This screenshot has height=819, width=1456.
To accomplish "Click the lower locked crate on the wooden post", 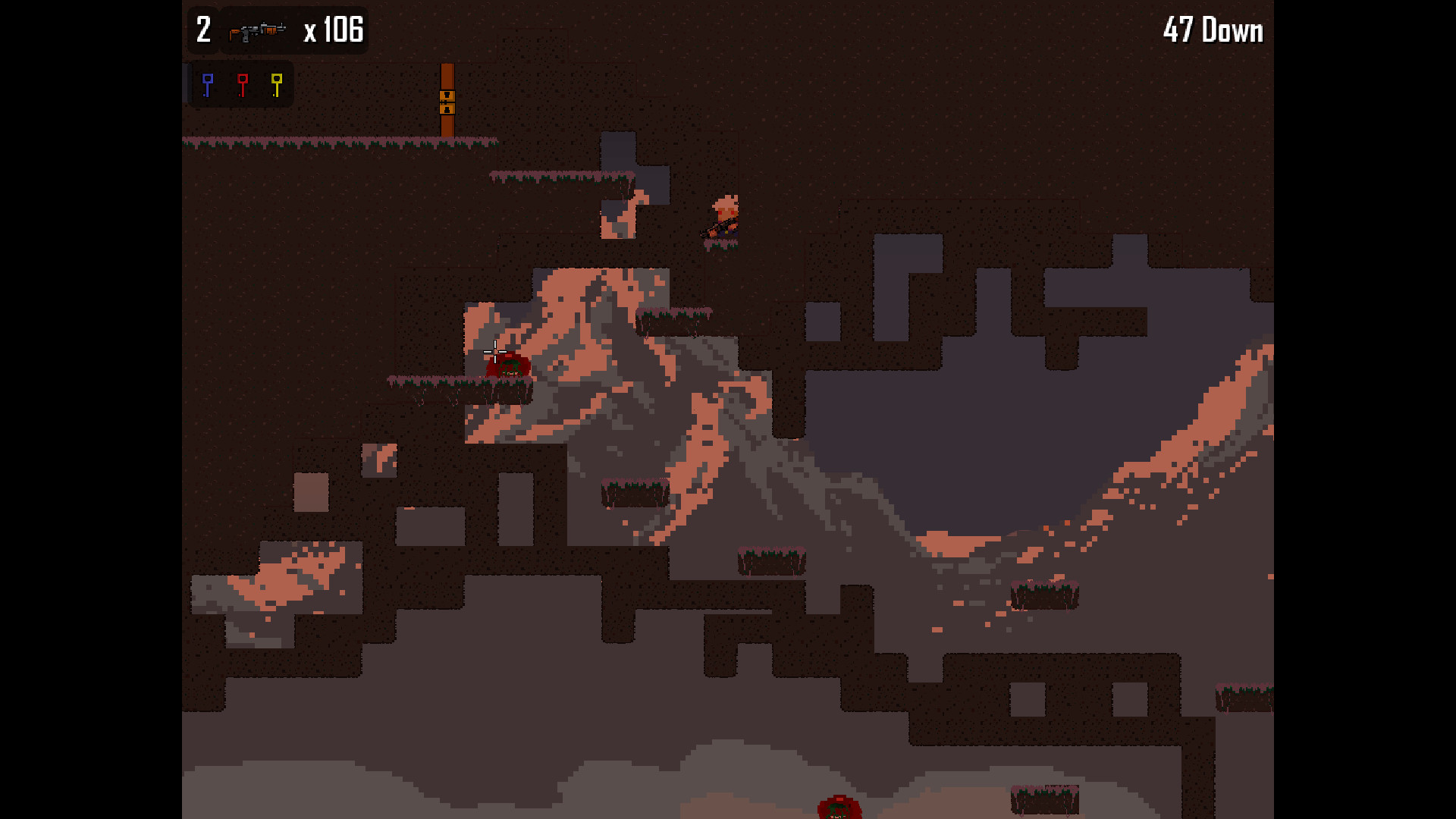I will [x=447, y=108].
